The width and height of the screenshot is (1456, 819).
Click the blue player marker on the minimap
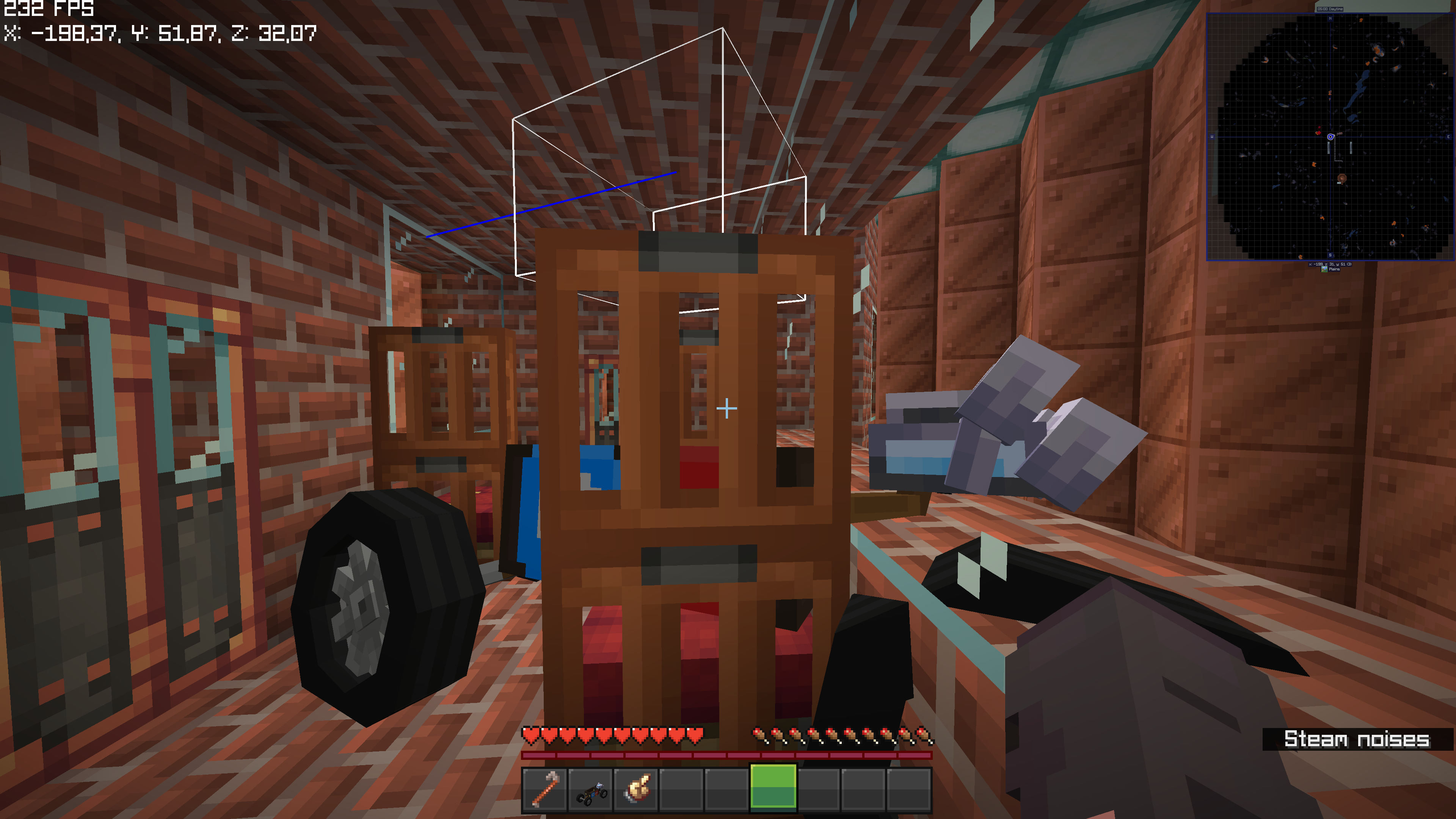tap(1330, 137)
